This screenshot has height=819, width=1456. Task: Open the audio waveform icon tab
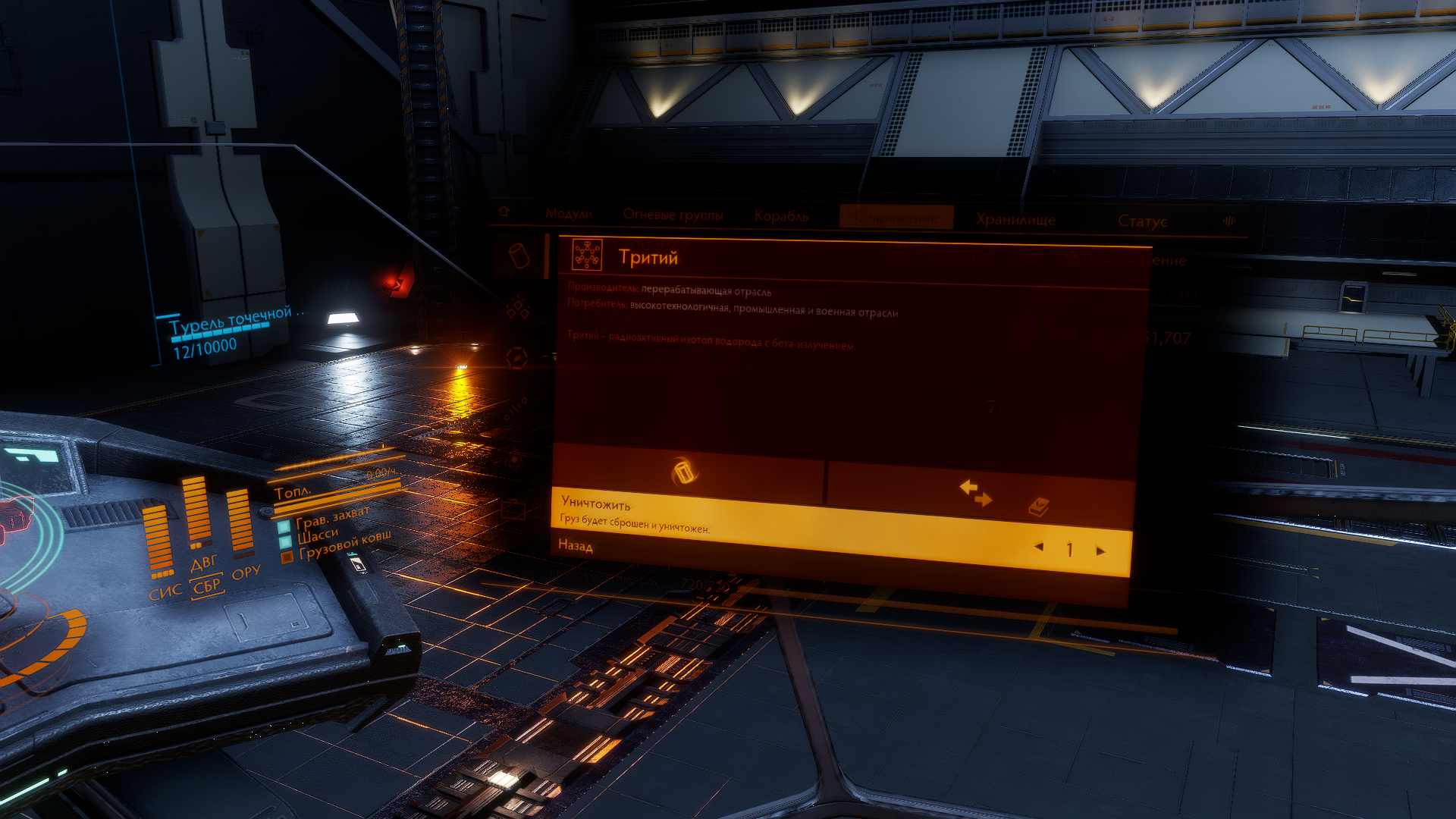click(x=1228, y=221)
